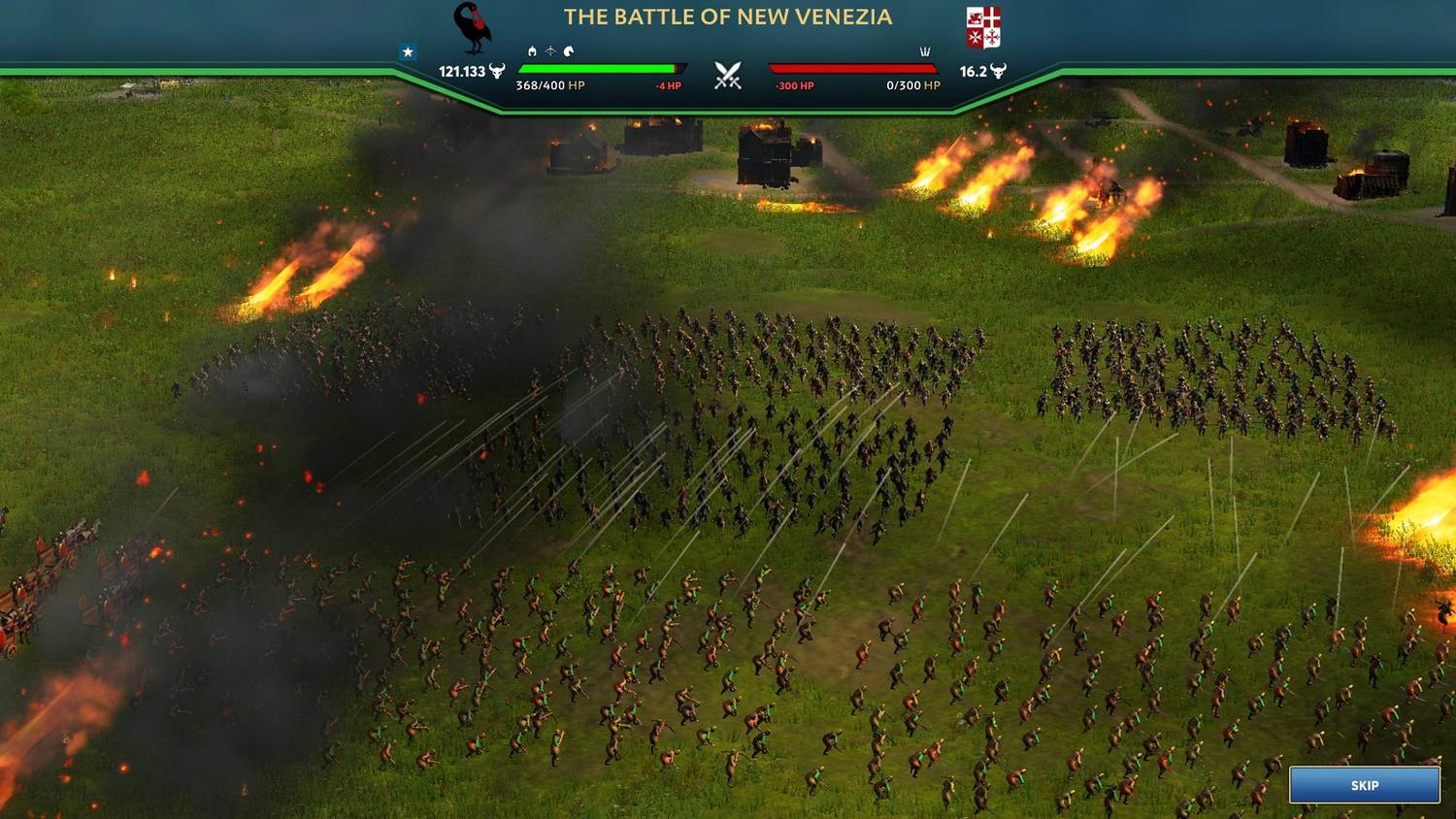Click the enemy's claw unit icon
Viewport: 1456px width, 819px height.
click(924, 51)
